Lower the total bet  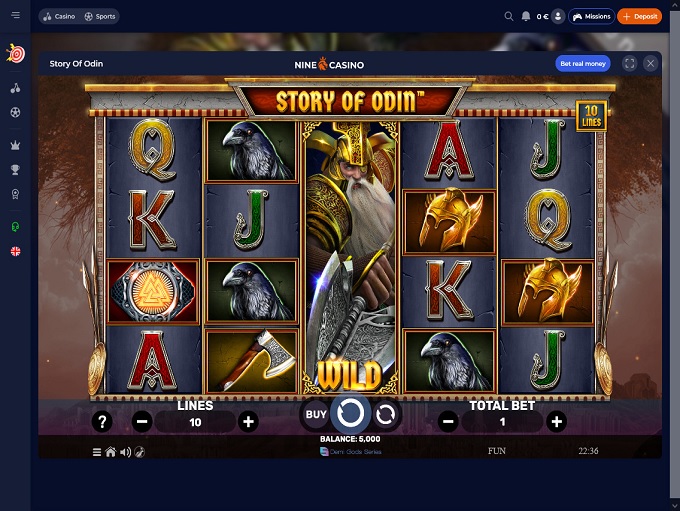[x=448, y=422]
